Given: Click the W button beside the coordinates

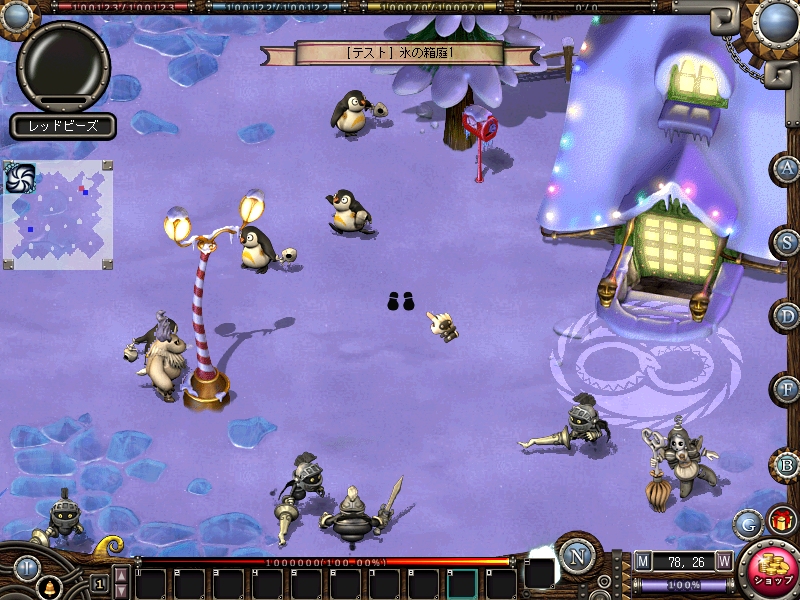Looking at the screenshot, I should tap(723, 561).
